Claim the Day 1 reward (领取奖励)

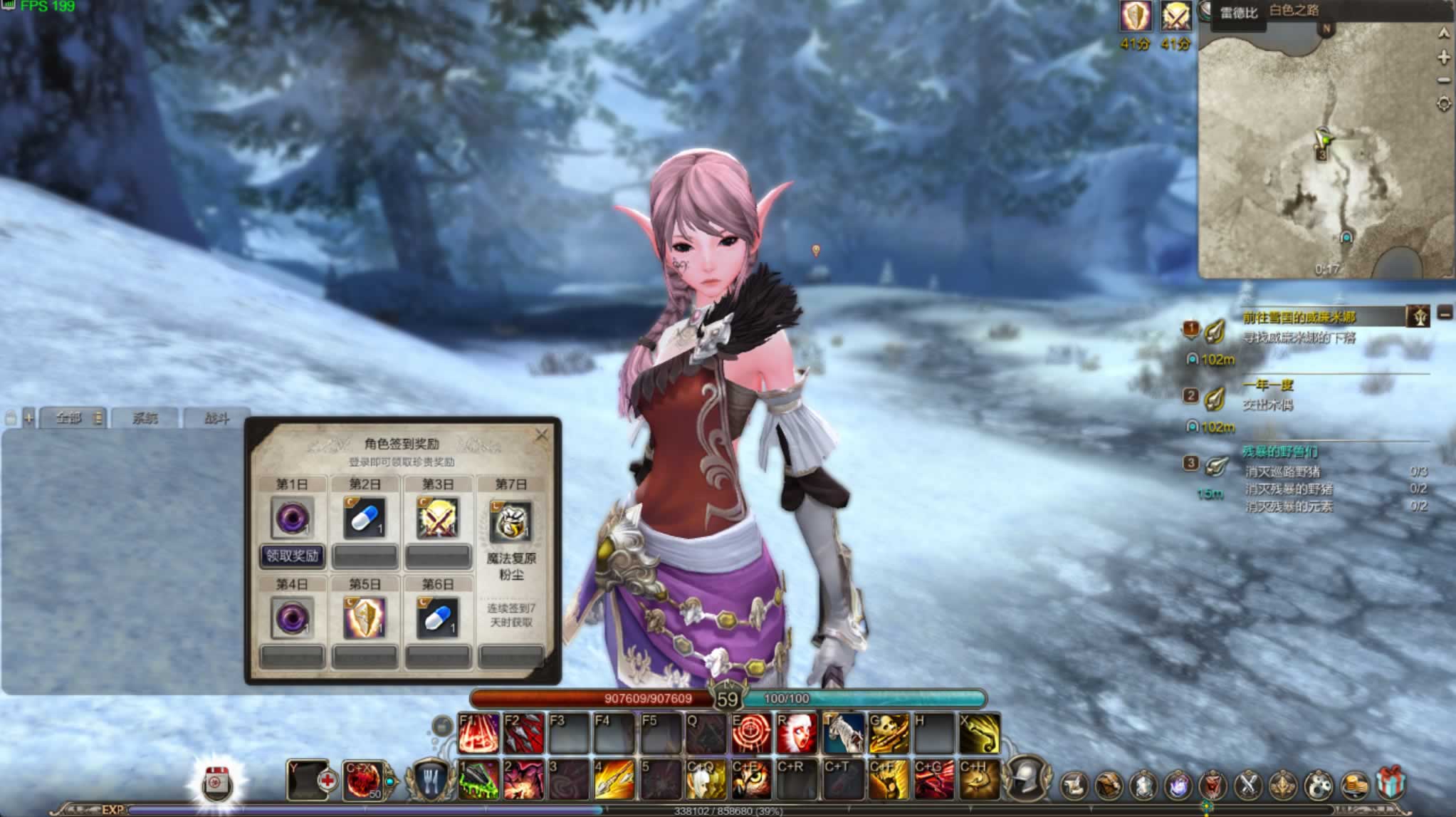[292, 556]
